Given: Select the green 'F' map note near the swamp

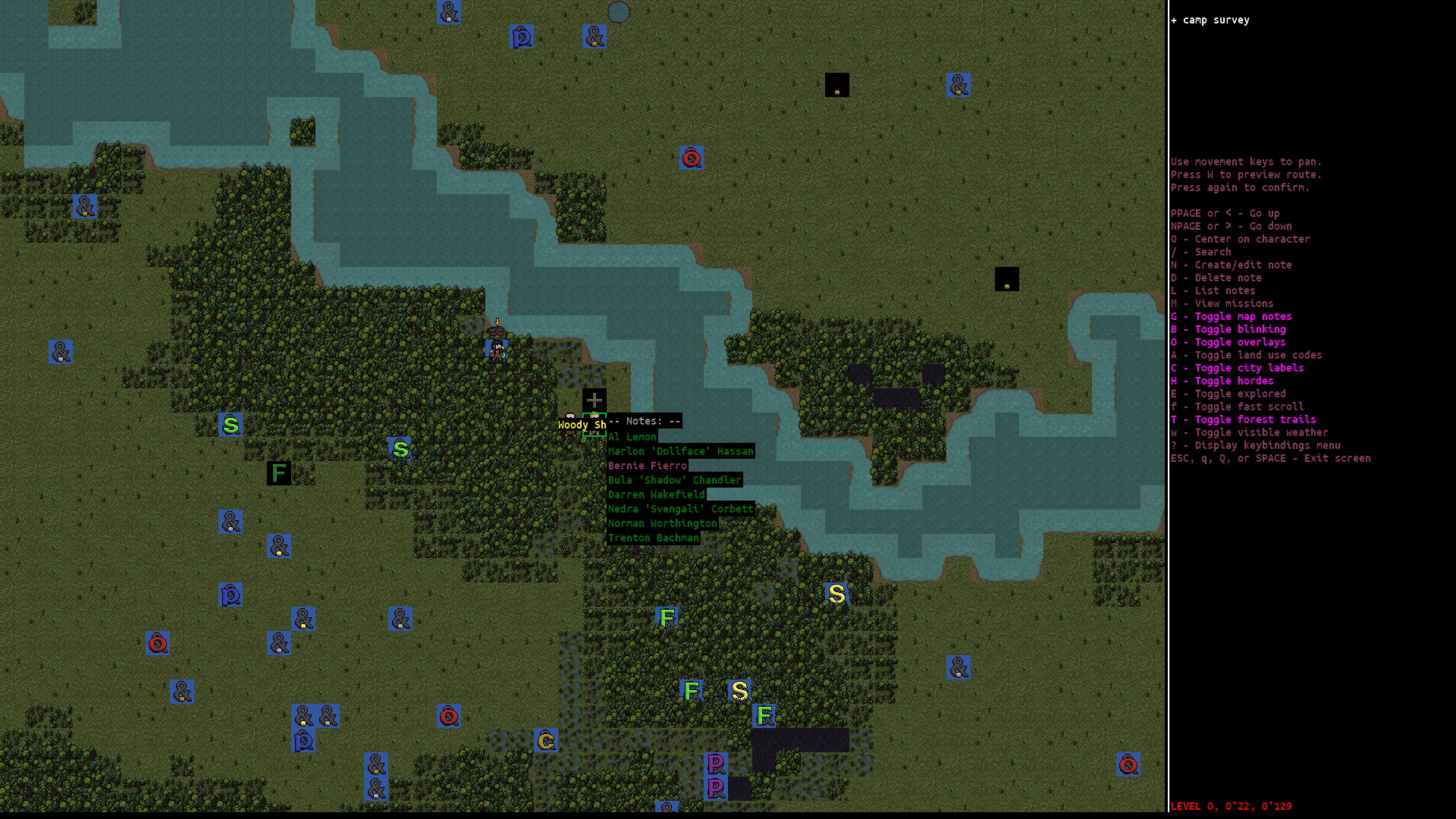Looking at the screenshot, I should (x=667, y=617).
